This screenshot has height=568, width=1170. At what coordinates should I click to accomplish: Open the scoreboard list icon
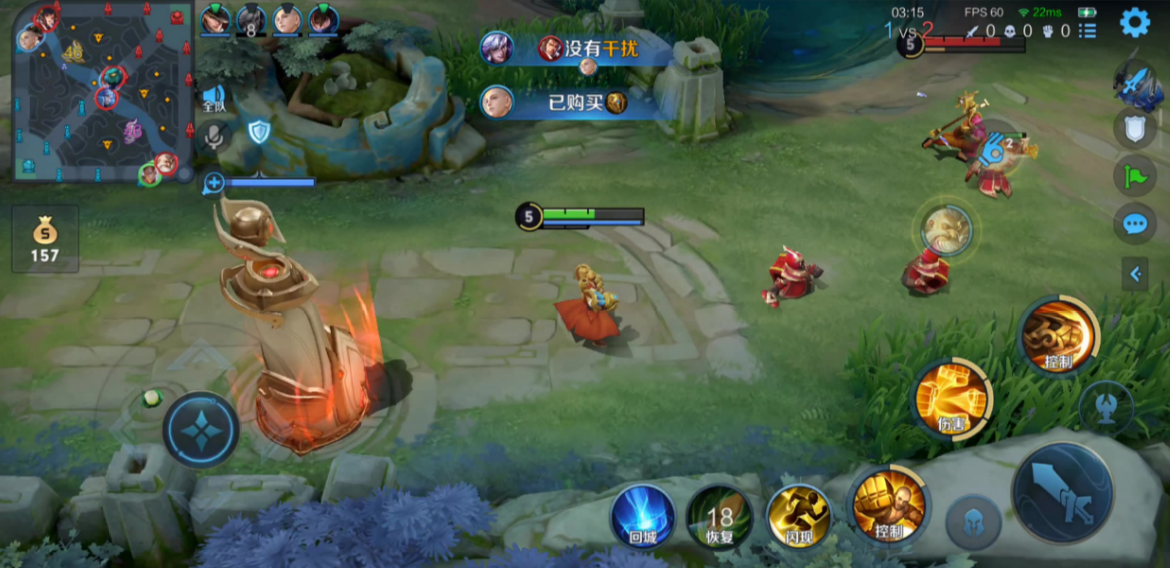coord(1086,31)
